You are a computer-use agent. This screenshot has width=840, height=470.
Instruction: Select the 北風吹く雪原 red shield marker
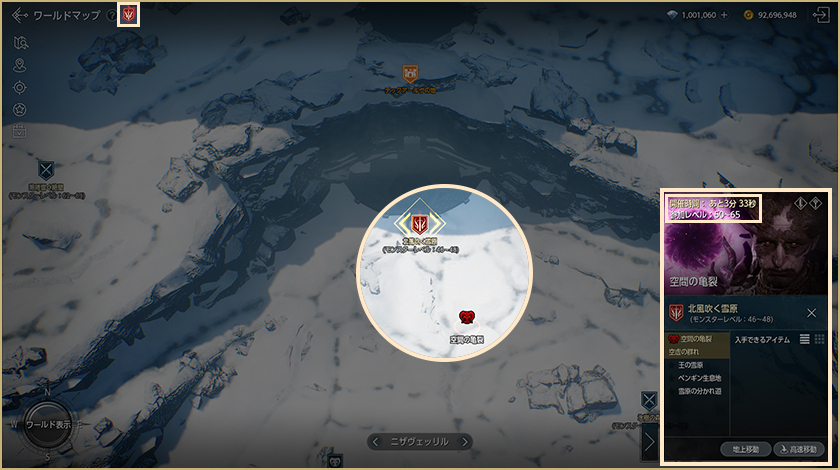pos(420,222)
